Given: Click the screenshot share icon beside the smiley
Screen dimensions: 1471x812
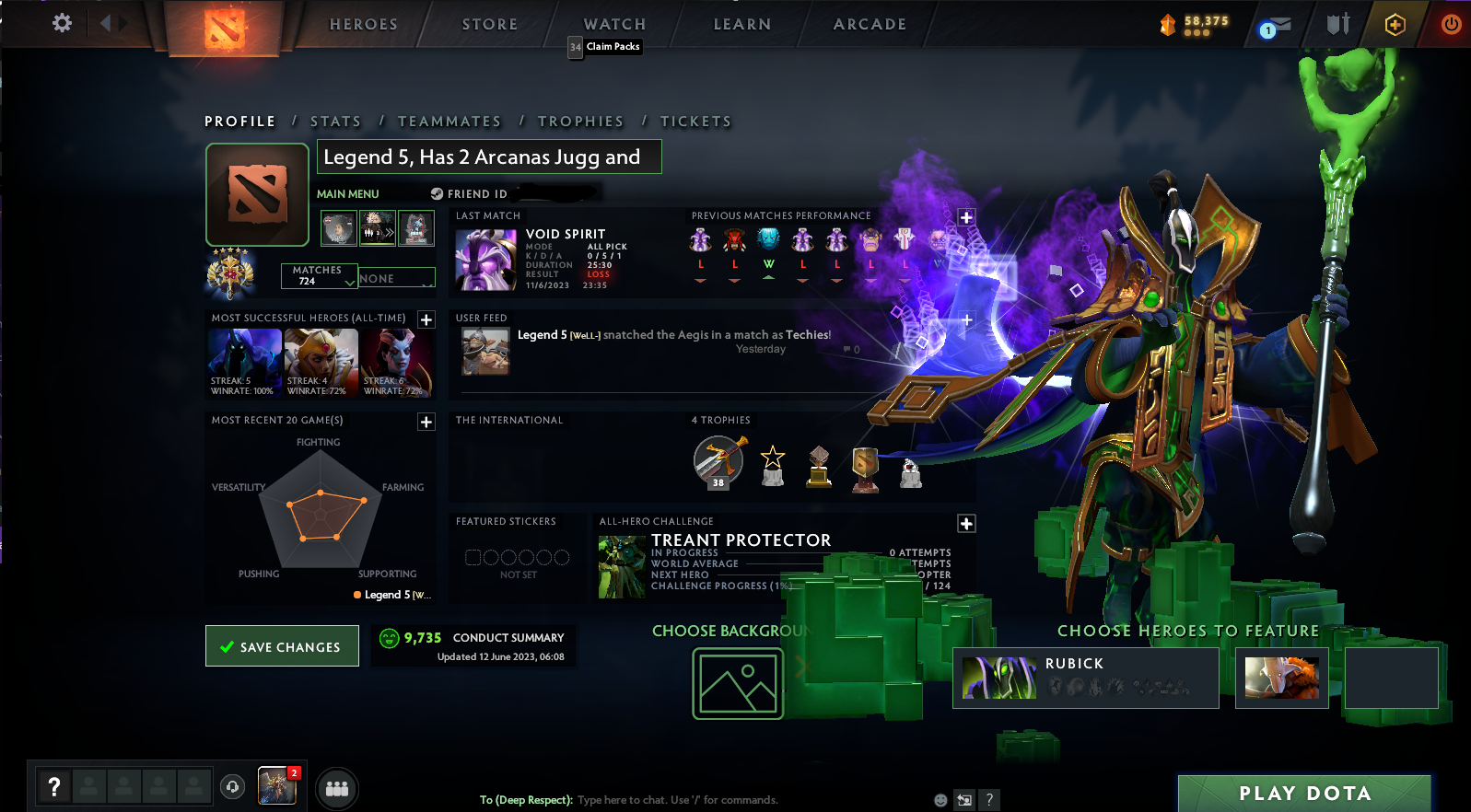Looking at the screenshot, I should click(x=965, y=800).
